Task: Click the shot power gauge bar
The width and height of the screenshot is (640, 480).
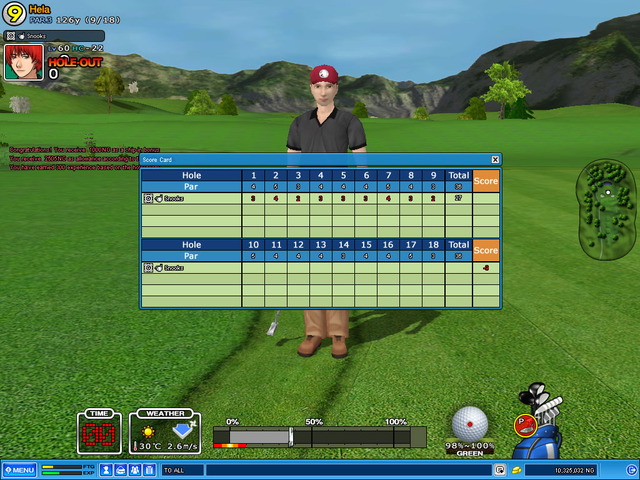Action: (x=319, y=437)
